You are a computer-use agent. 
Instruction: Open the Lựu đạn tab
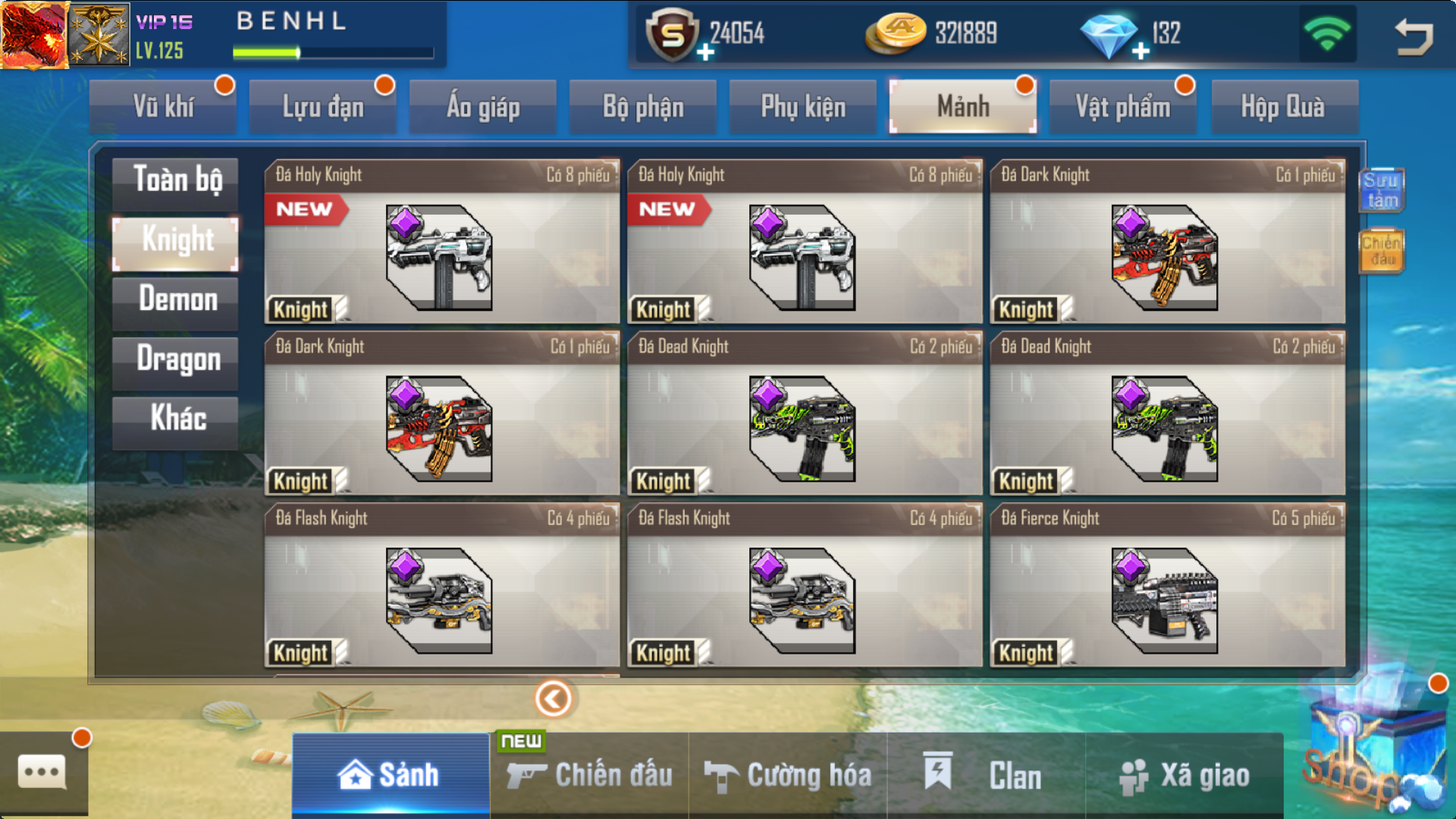pos(323,107)
